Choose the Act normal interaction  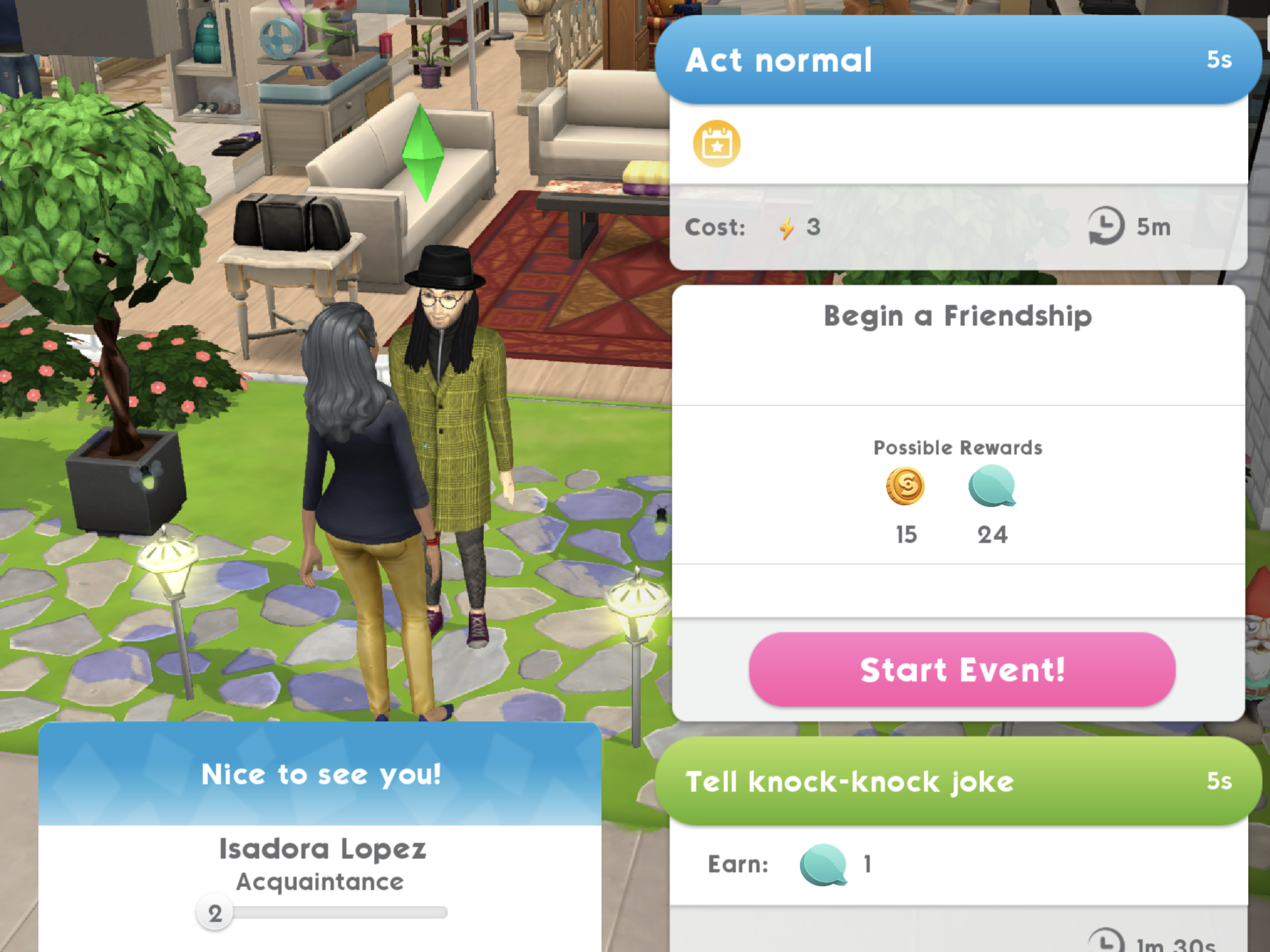click(957, 60)
